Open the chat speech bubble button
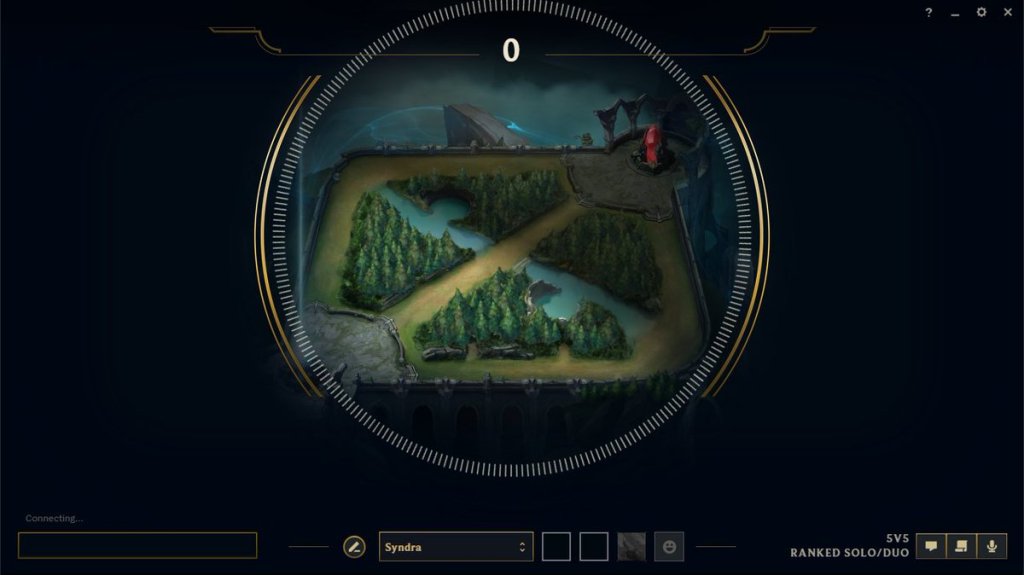 [931, 546]
